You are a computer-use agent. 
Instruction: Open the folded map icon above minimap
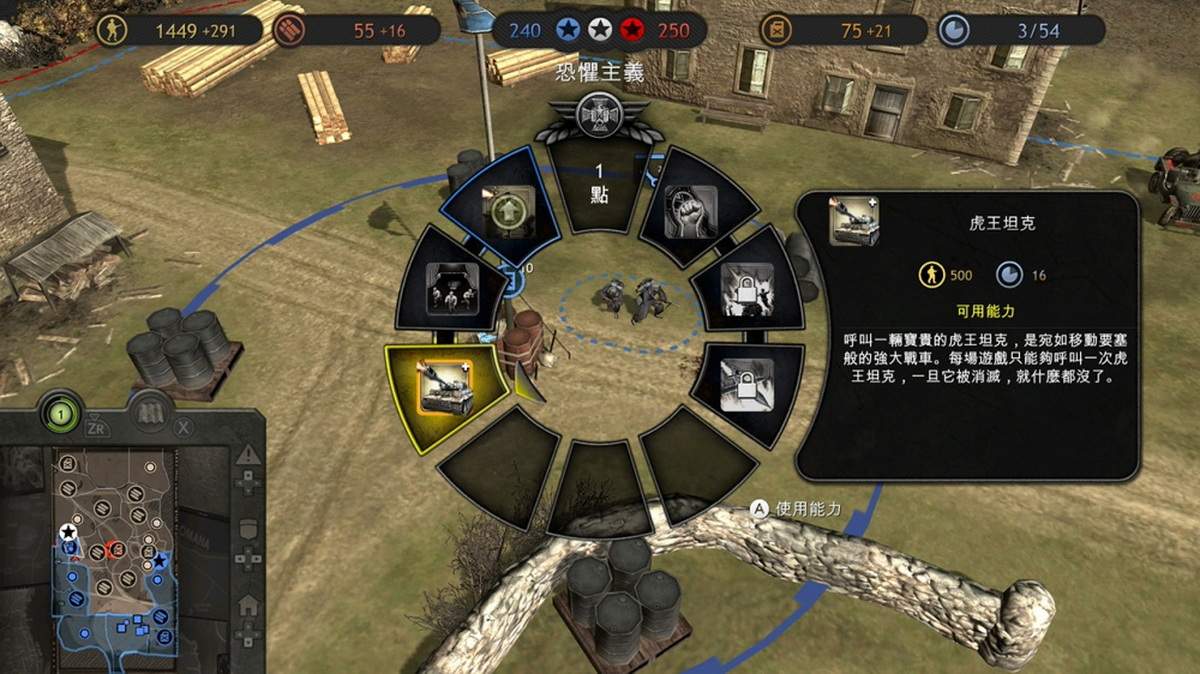(152, 412)
